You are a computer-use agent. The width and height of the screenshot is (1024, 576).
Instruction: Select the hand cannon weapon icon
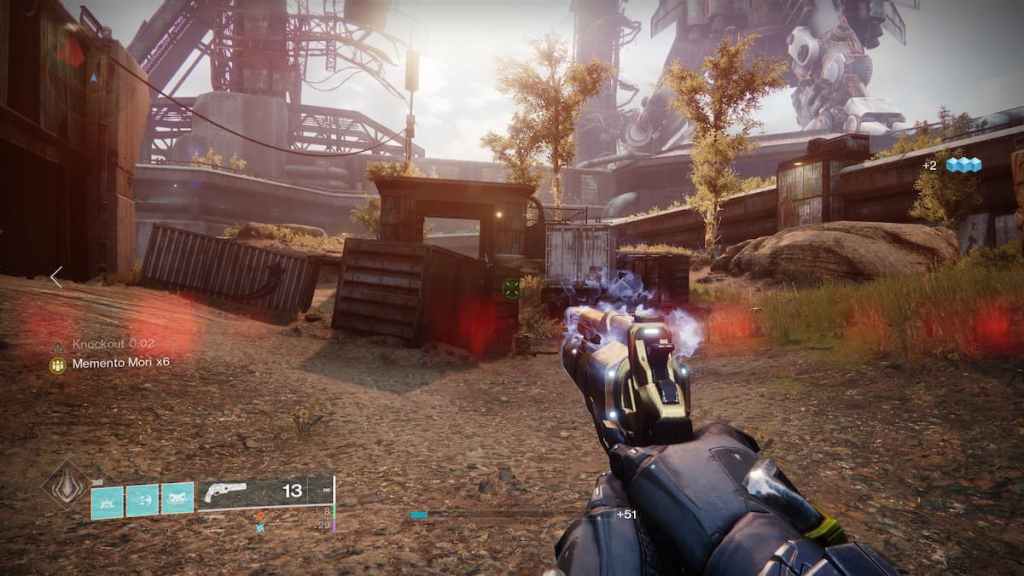tap(224, 492)
